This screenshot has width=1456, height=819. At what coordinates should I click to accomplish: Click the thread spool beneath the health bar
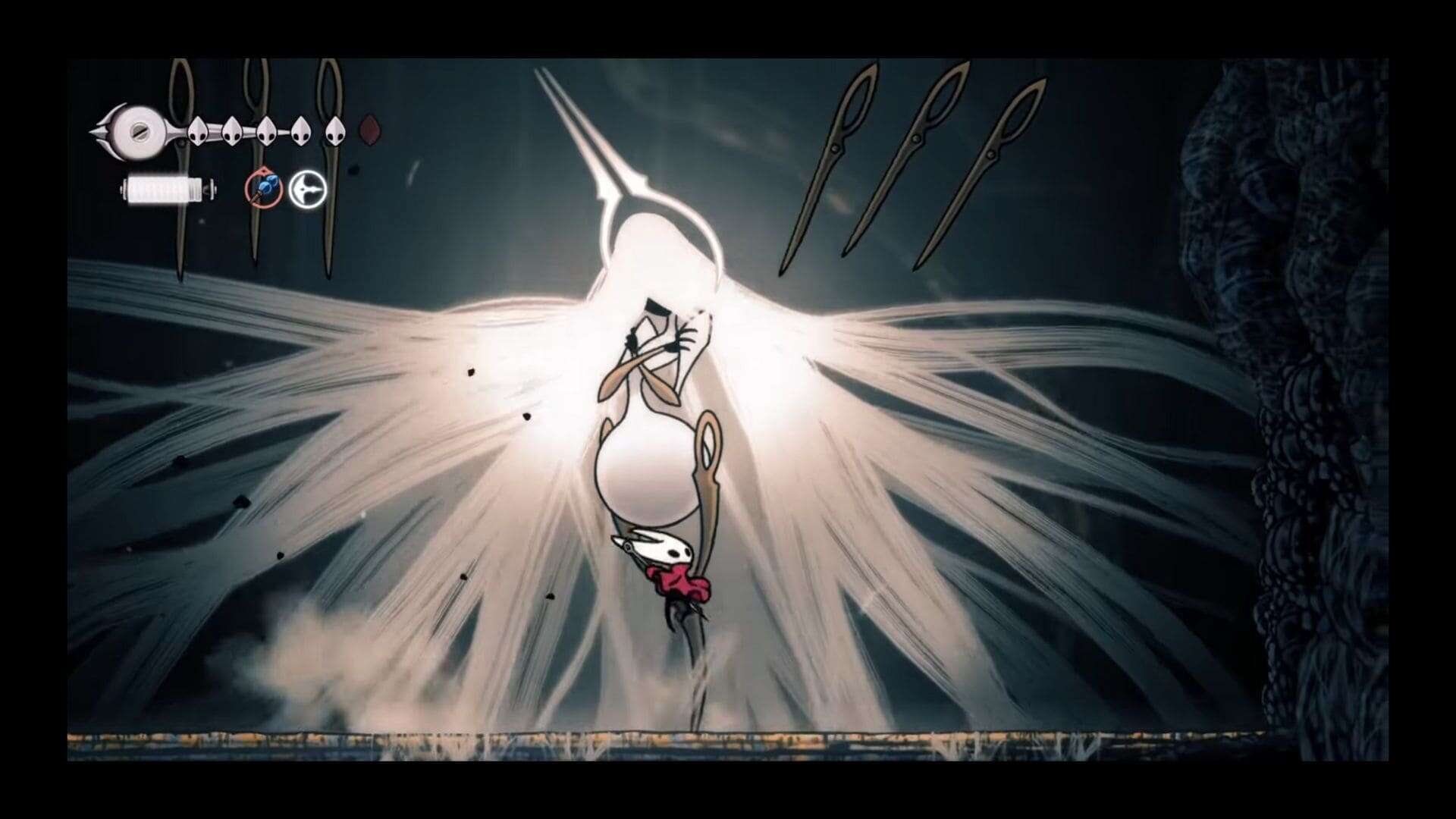coord(167,190)
